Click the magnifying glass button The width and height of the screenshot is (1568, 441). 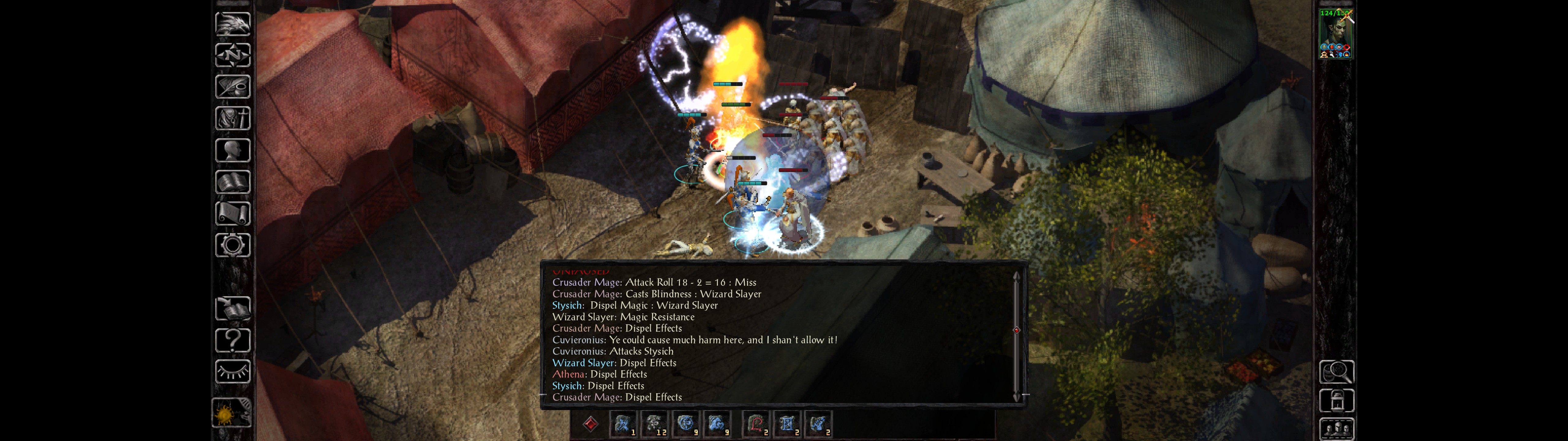coord(1336,371)
